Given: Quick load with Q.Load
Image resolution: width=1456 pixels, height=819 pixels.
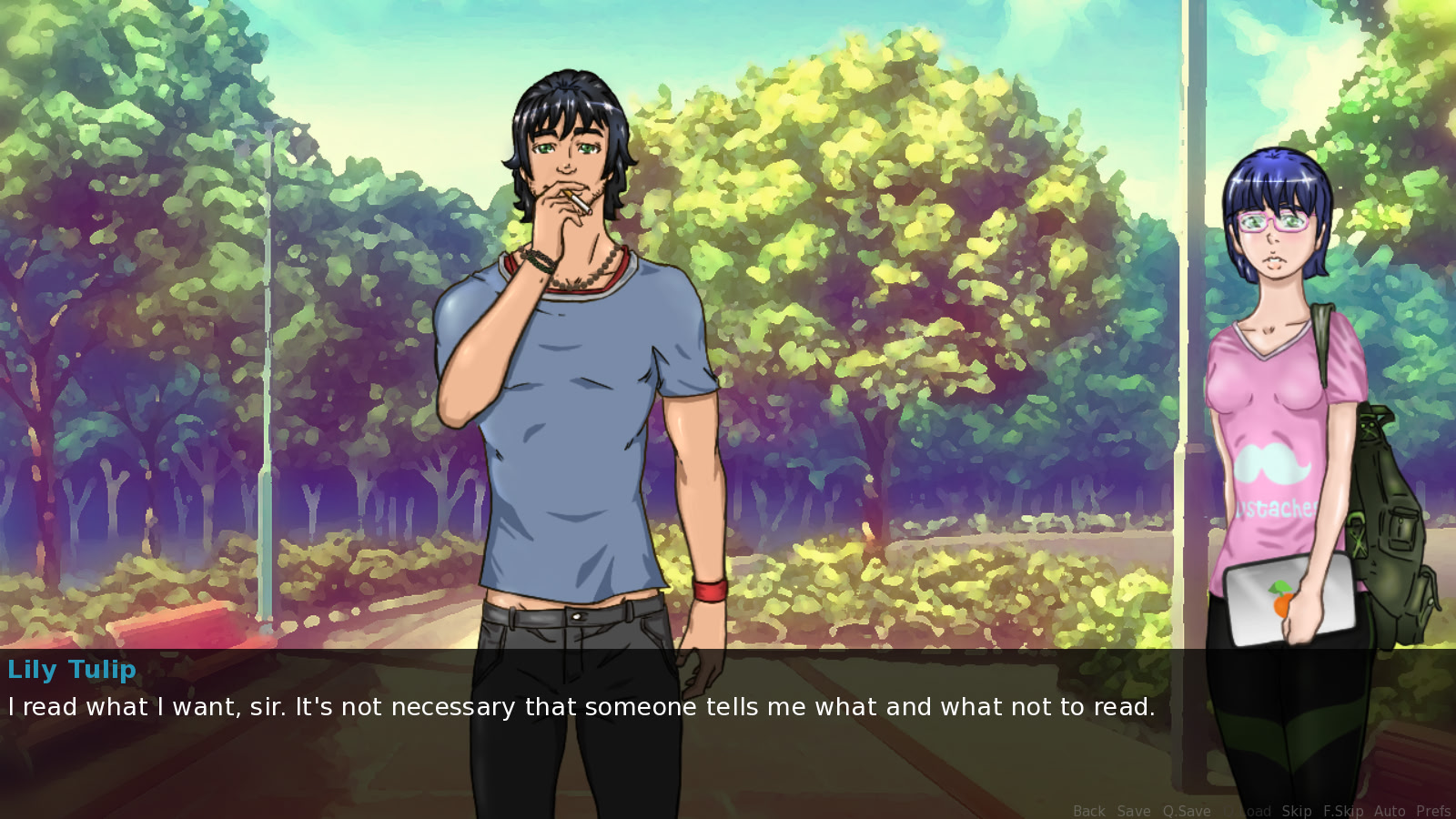Looking at the screenshot, I should 1247,811.
